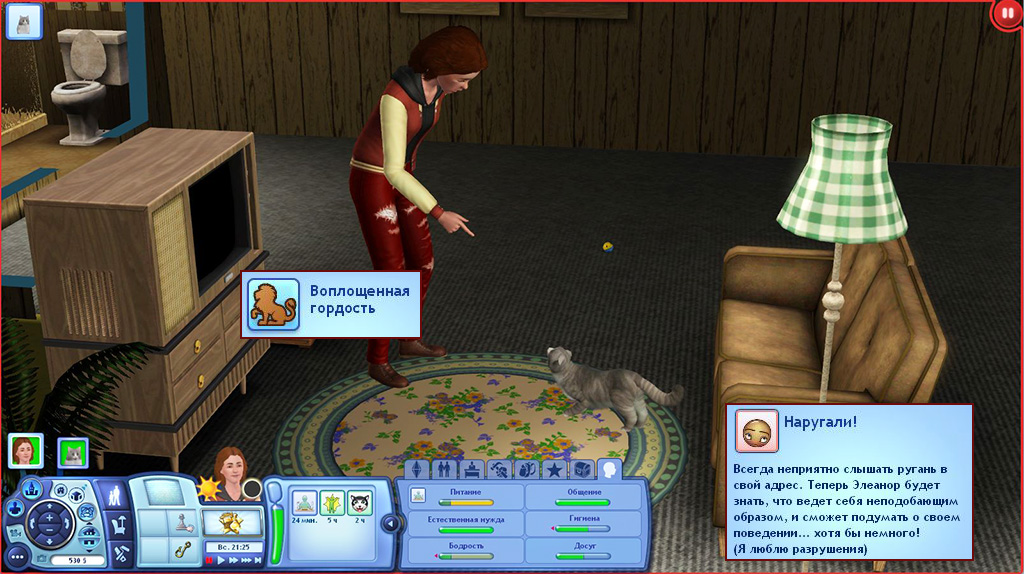Viewport: 1024px width, 574px height.
Task: Pause the game with the red button
Action: coord(209,561)
